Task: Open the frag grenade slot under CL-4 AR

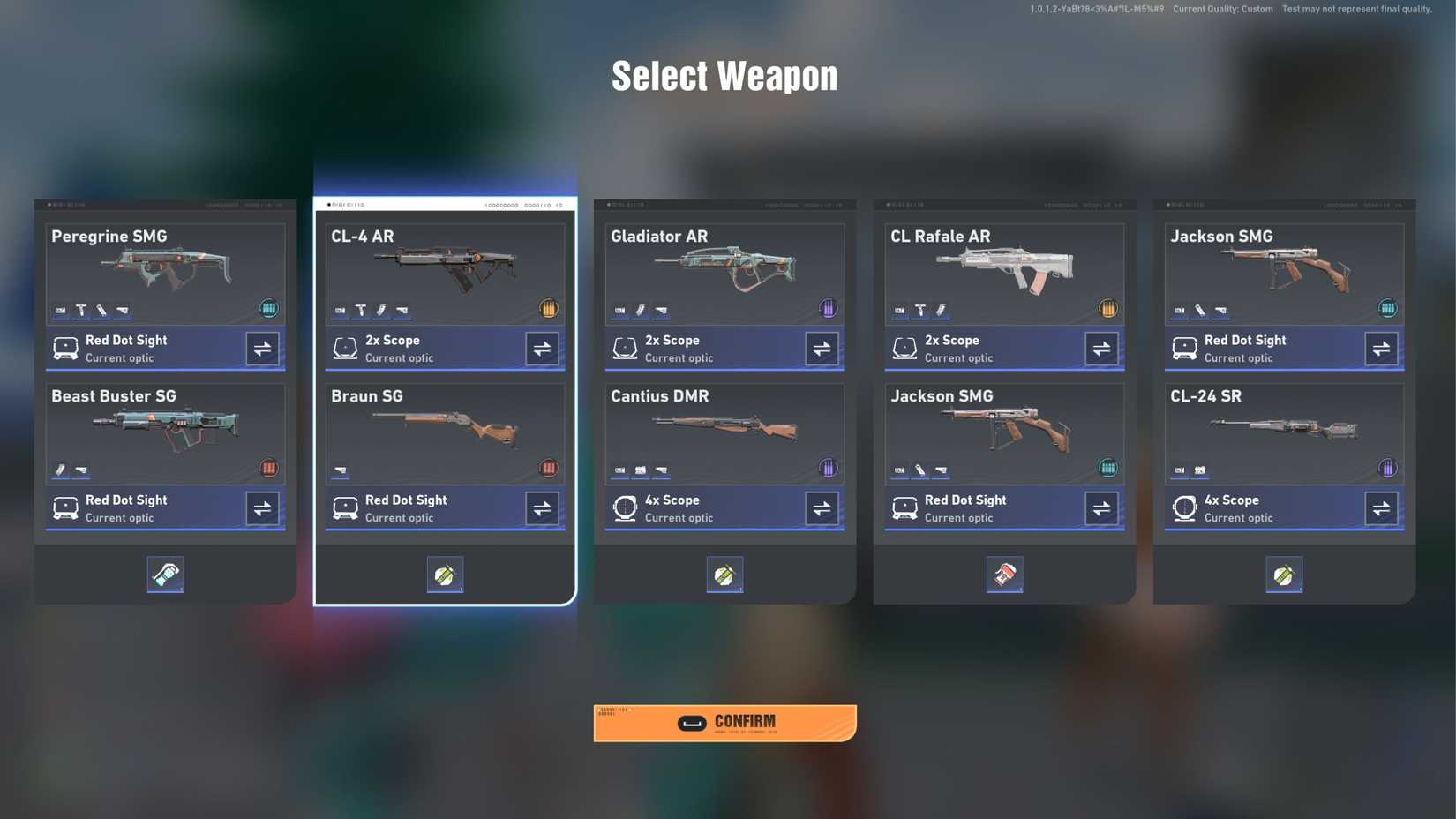Action: point(445,575)
